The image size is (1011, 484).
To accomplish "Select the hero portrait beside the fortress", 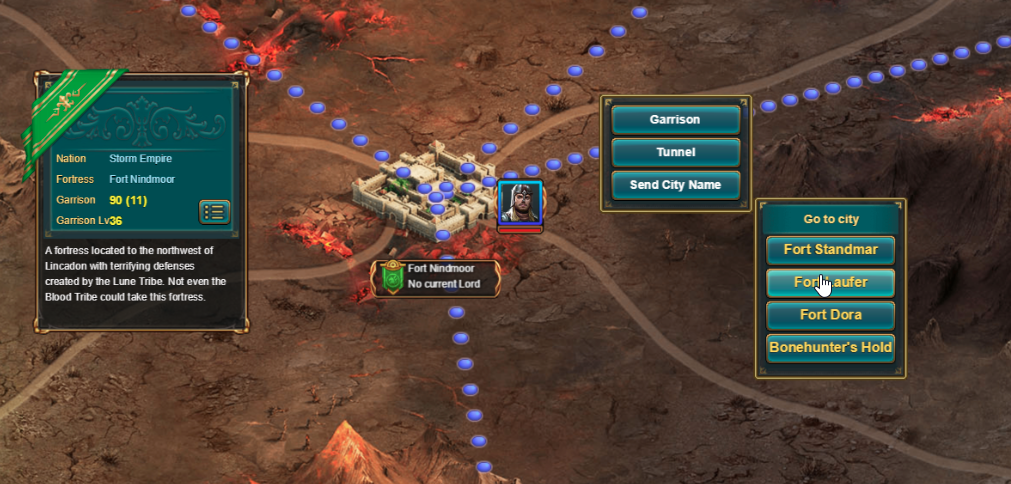I will click(x=519, y=204).
